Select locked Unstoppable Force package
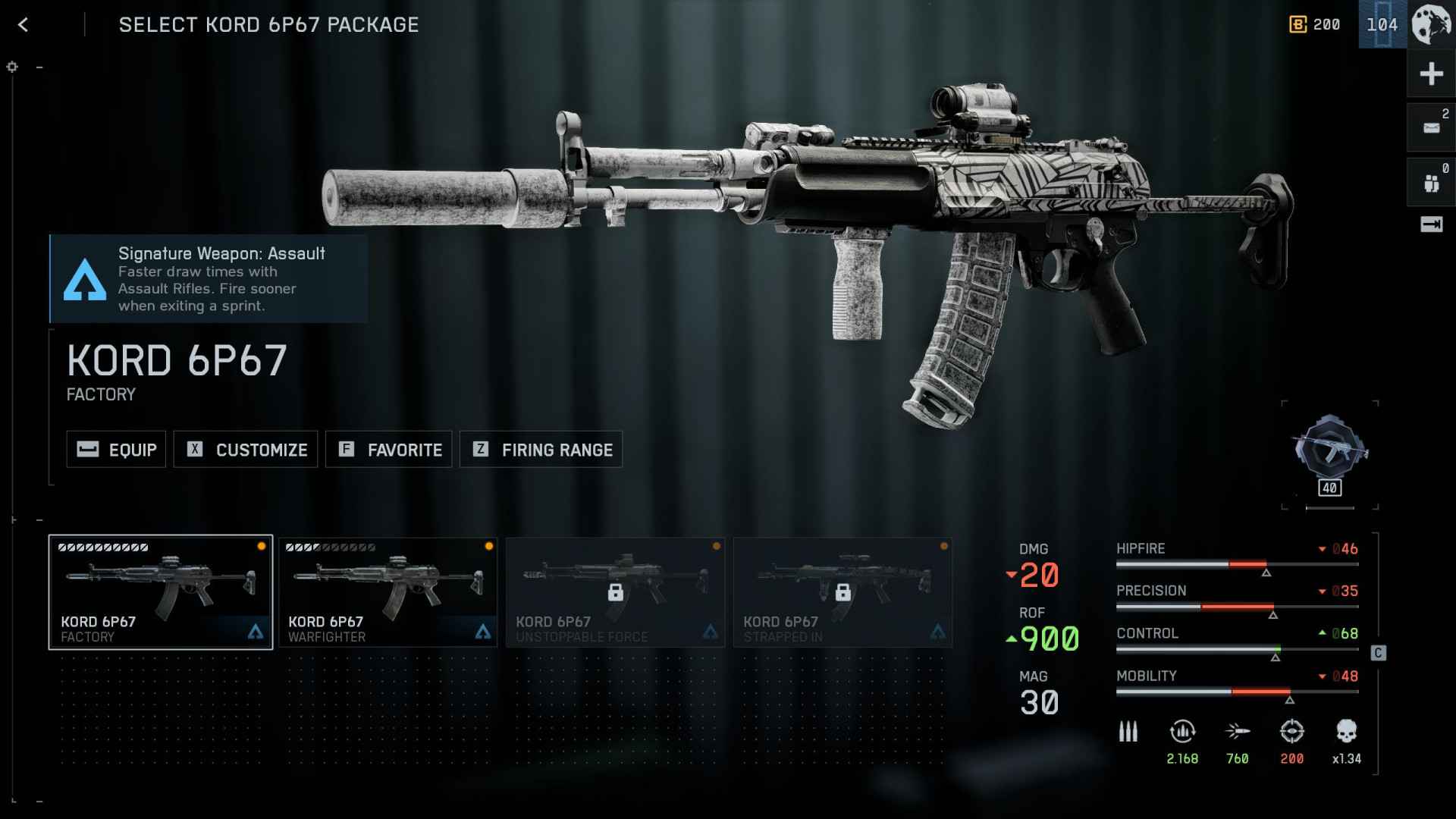Viewport: 1456px width, 819px height. click(x=615, y=592)
